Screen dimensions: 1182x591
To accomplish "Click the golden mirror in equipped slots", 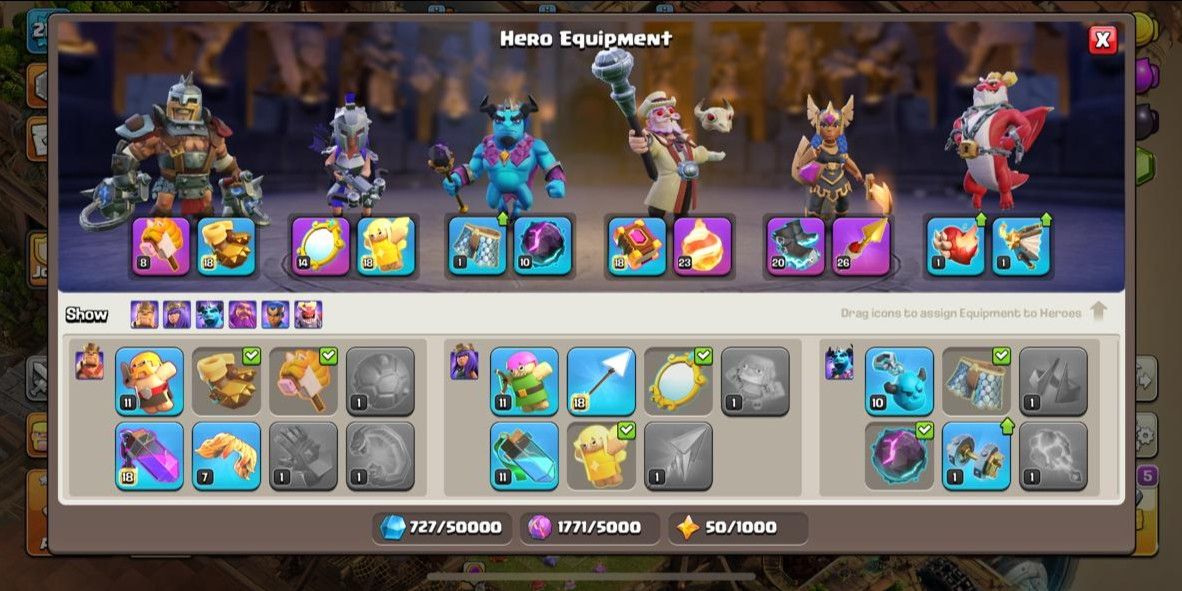I will [x=321, y=246].
